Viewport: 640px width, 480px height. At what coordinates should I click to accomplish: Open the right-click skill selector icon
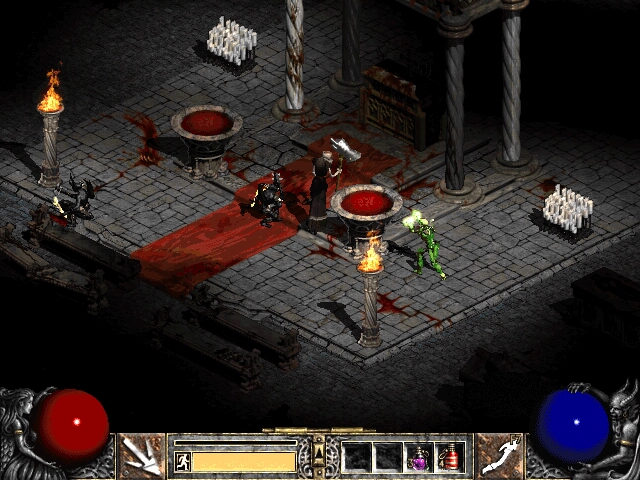click(x=499, y=456)
